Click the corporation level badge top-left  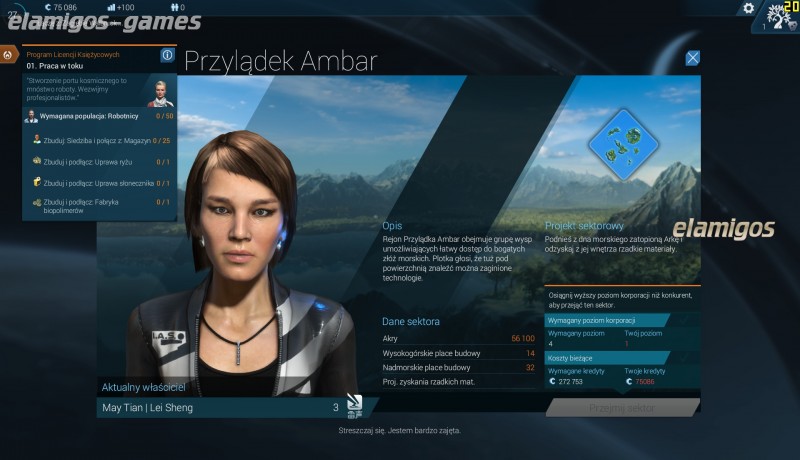(12, 14)
